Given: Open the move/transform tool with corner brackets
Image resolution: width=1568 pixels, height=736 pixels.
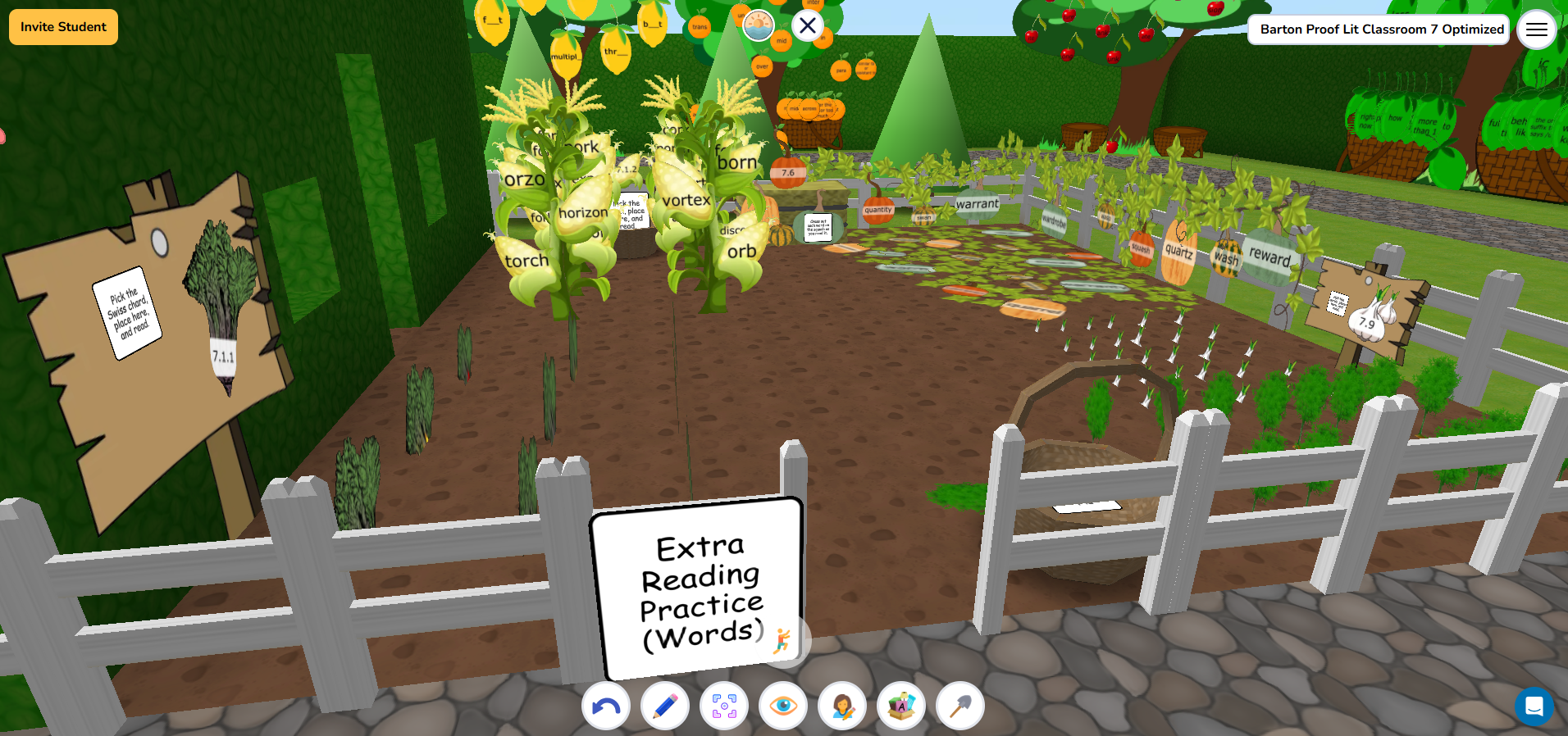Looking at the screenshot, I should [723, 706].
